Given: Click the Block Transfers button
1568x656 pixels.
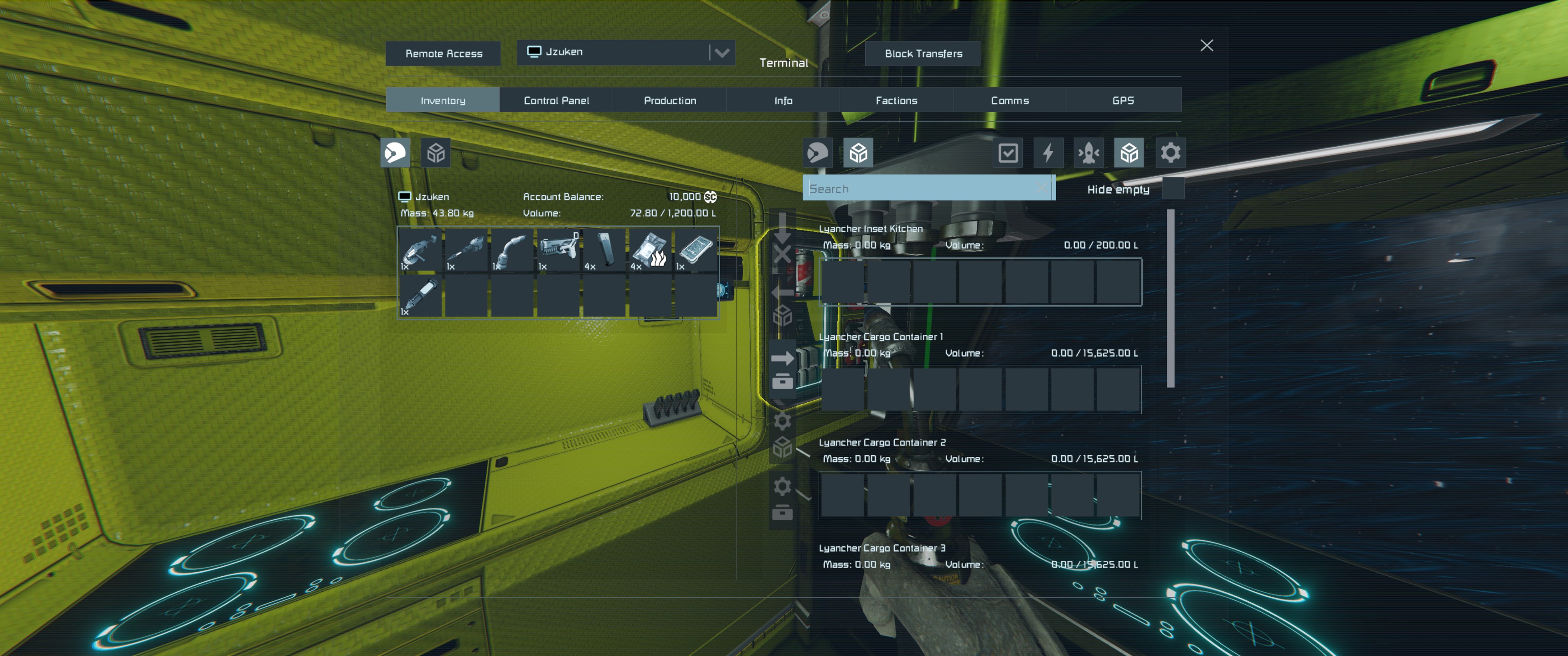Looking at the screenshot, I should tap(923, 54).
